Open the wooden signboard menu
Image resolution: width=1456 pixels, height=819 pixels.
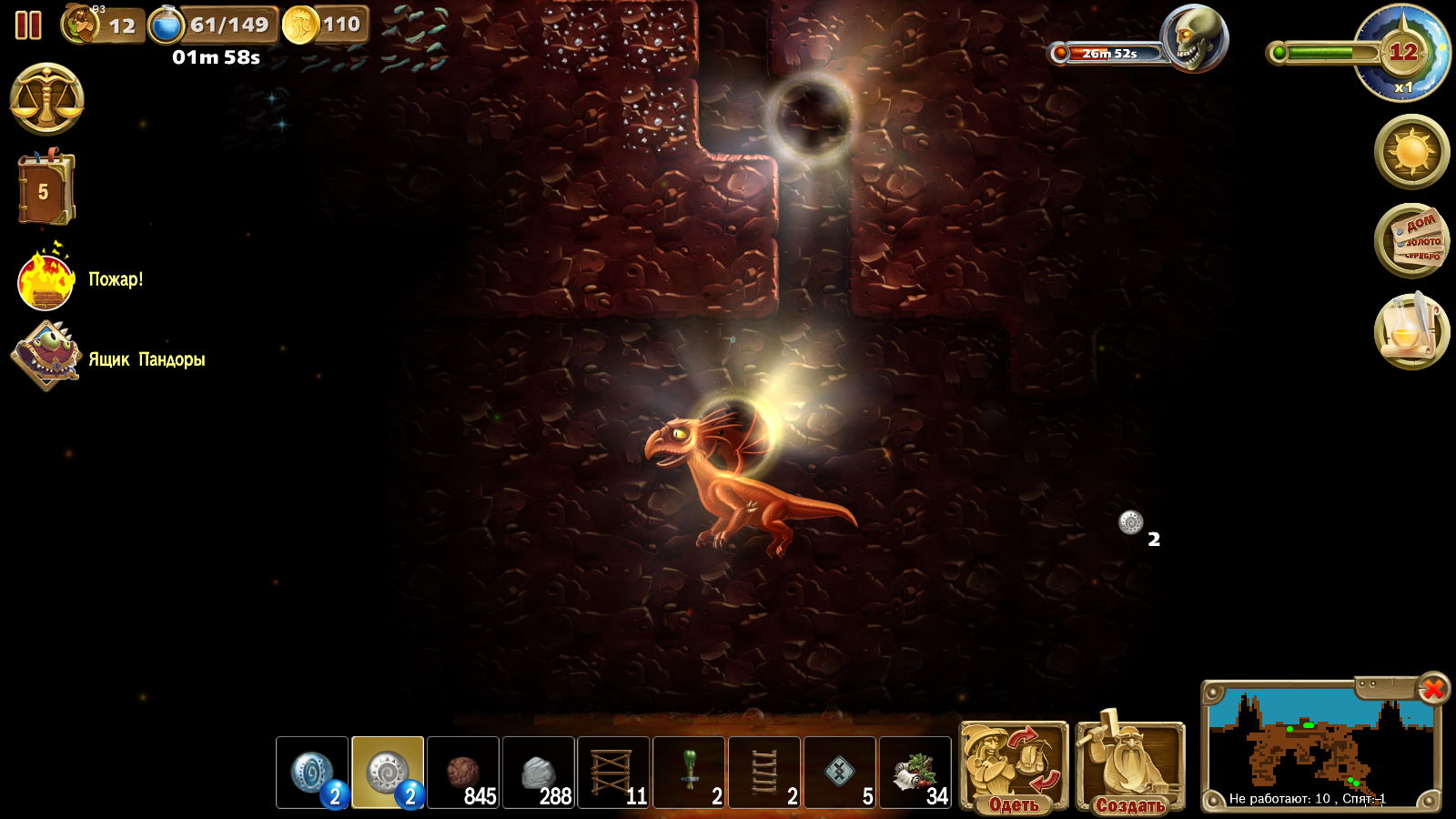(1411, 240)
